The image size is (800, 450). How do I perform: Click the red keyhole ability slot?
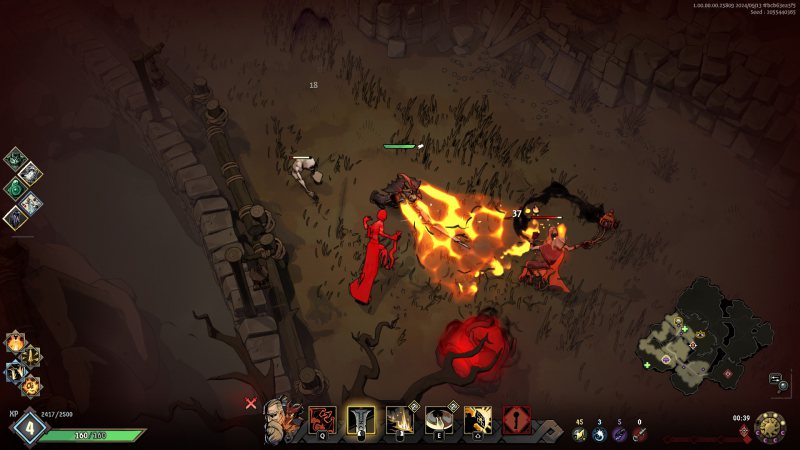point(517,420)
